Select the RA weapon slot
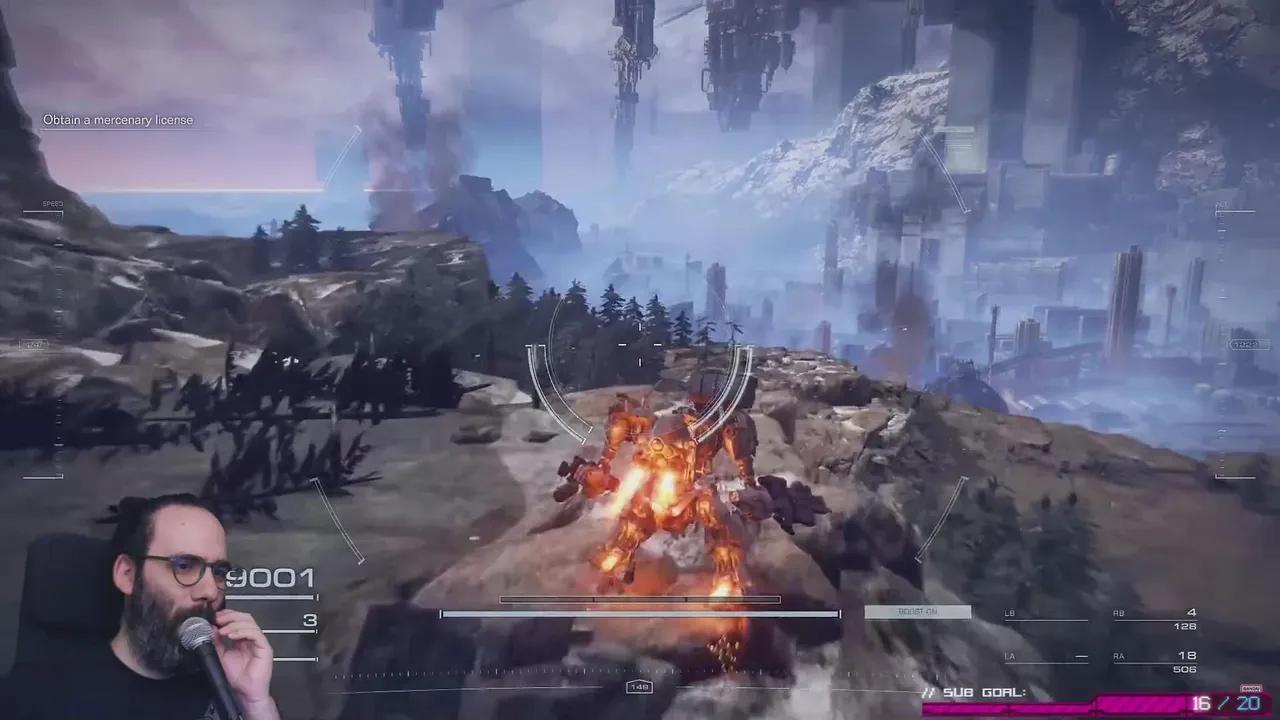The height and width of the screenshot is (720, 1280). click(1156, 662)
